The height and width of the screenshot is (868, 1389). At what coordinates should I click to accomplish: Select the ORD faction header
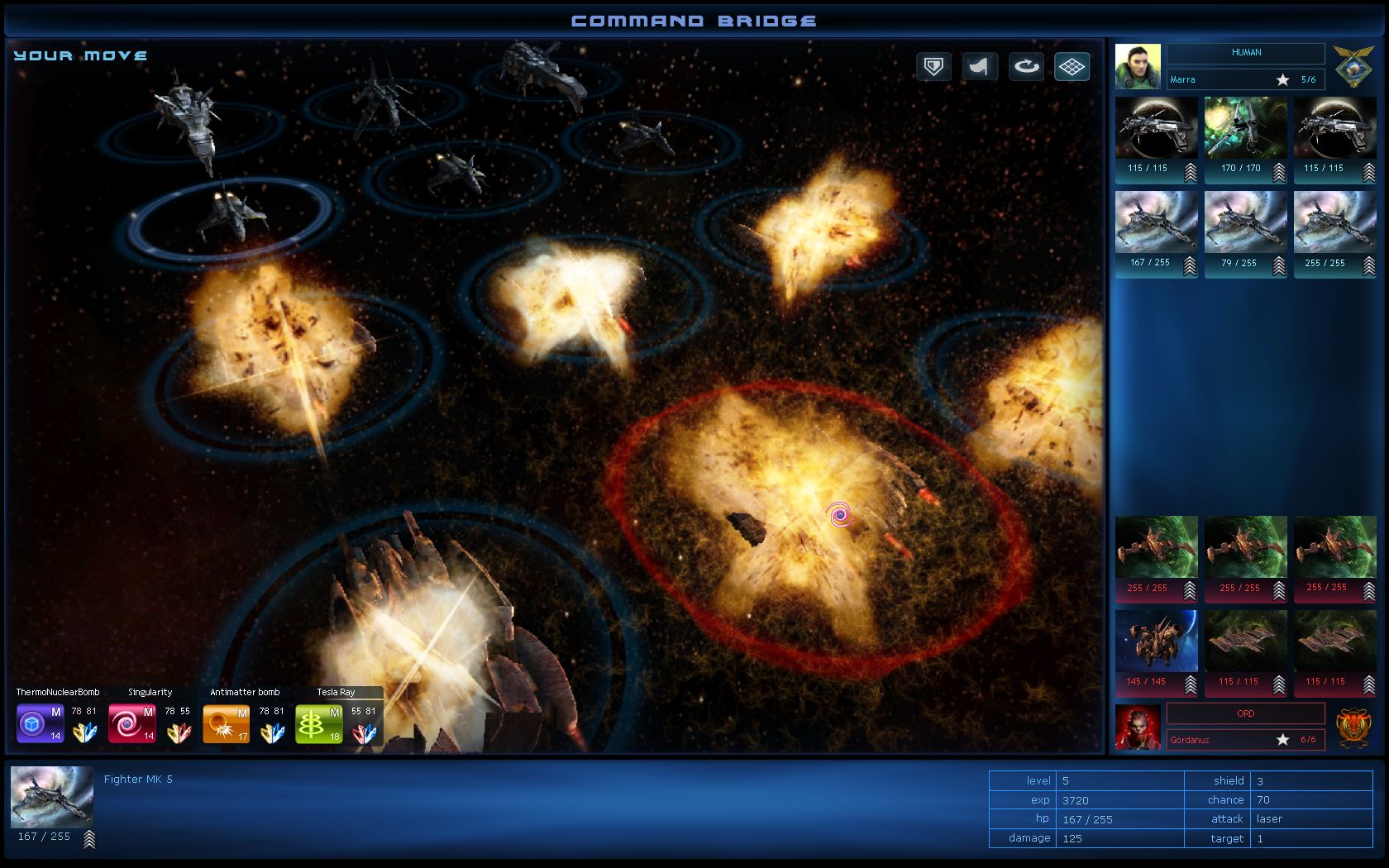[x=1244, y=713]
